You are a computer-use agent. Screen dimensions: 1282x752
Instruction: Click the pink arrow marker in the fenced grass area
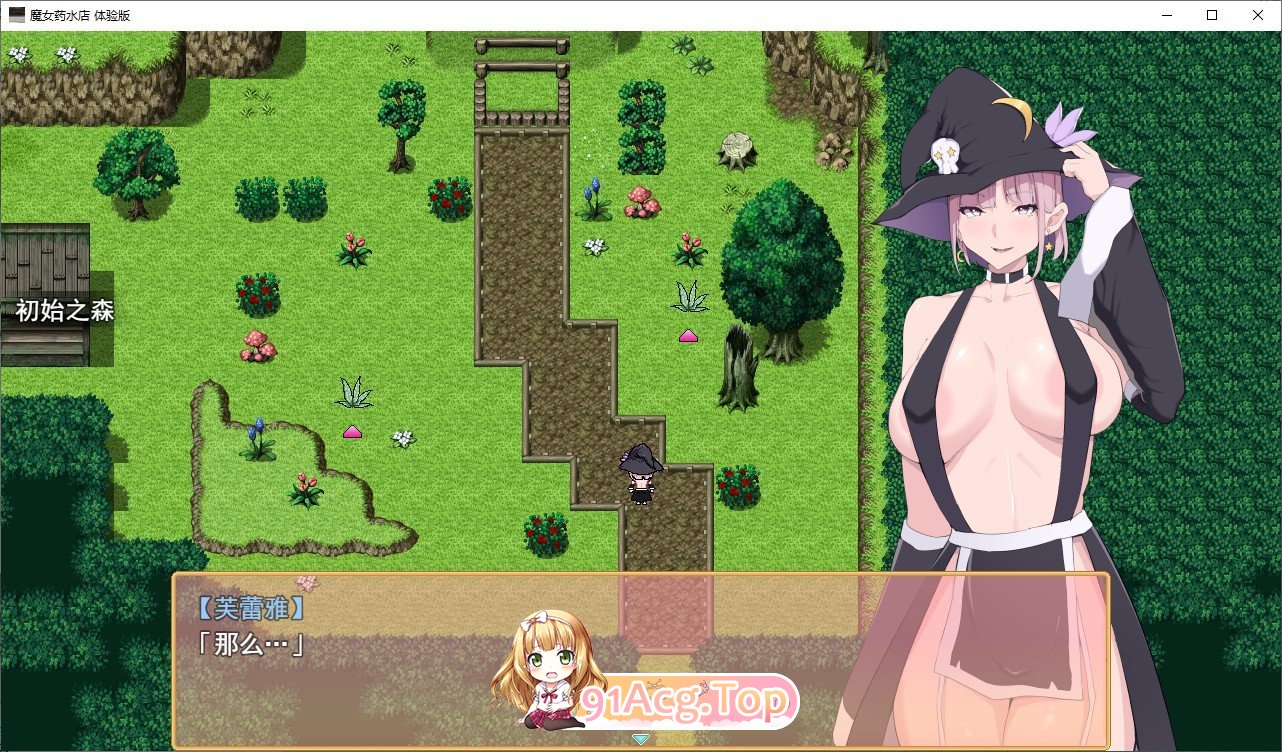point(353,432)
